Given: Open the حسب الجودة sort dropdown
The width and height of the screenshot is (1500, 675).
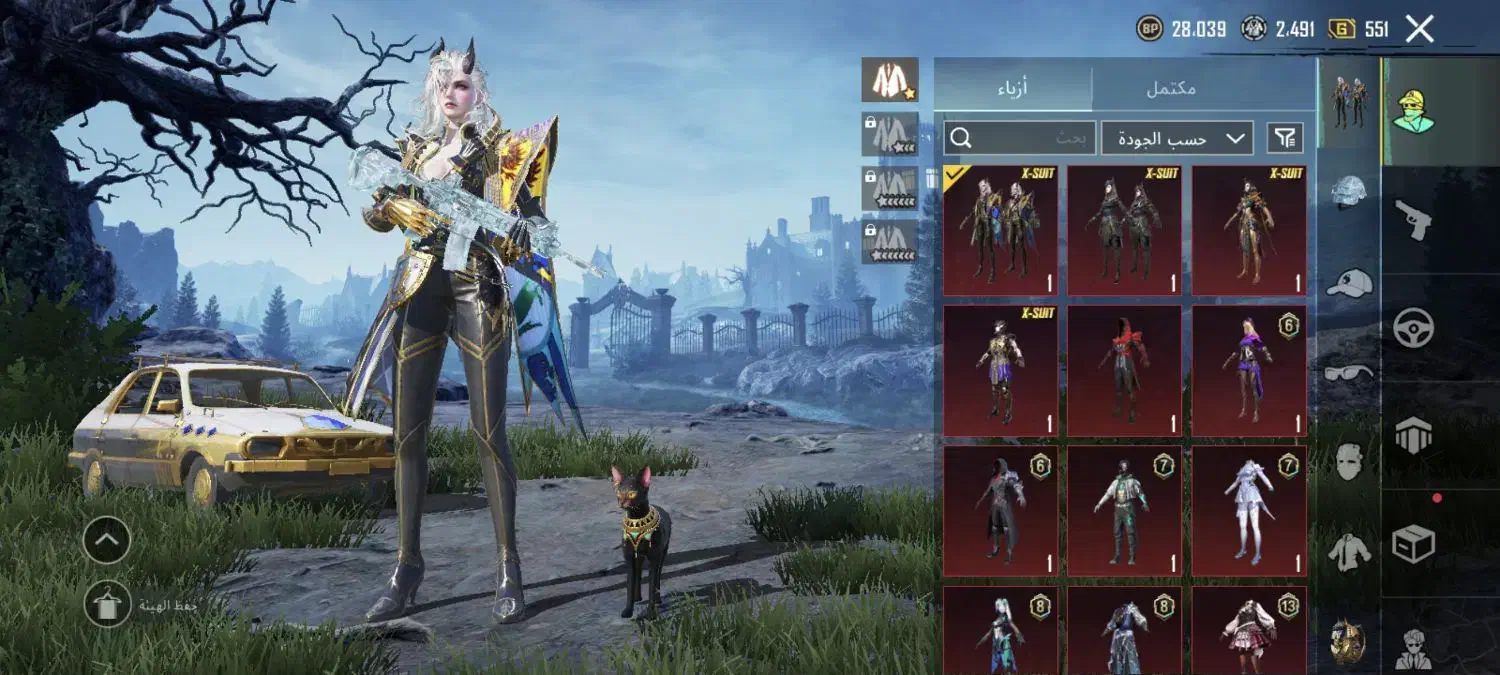Looking at the screenshot, I should (1177, 138).
